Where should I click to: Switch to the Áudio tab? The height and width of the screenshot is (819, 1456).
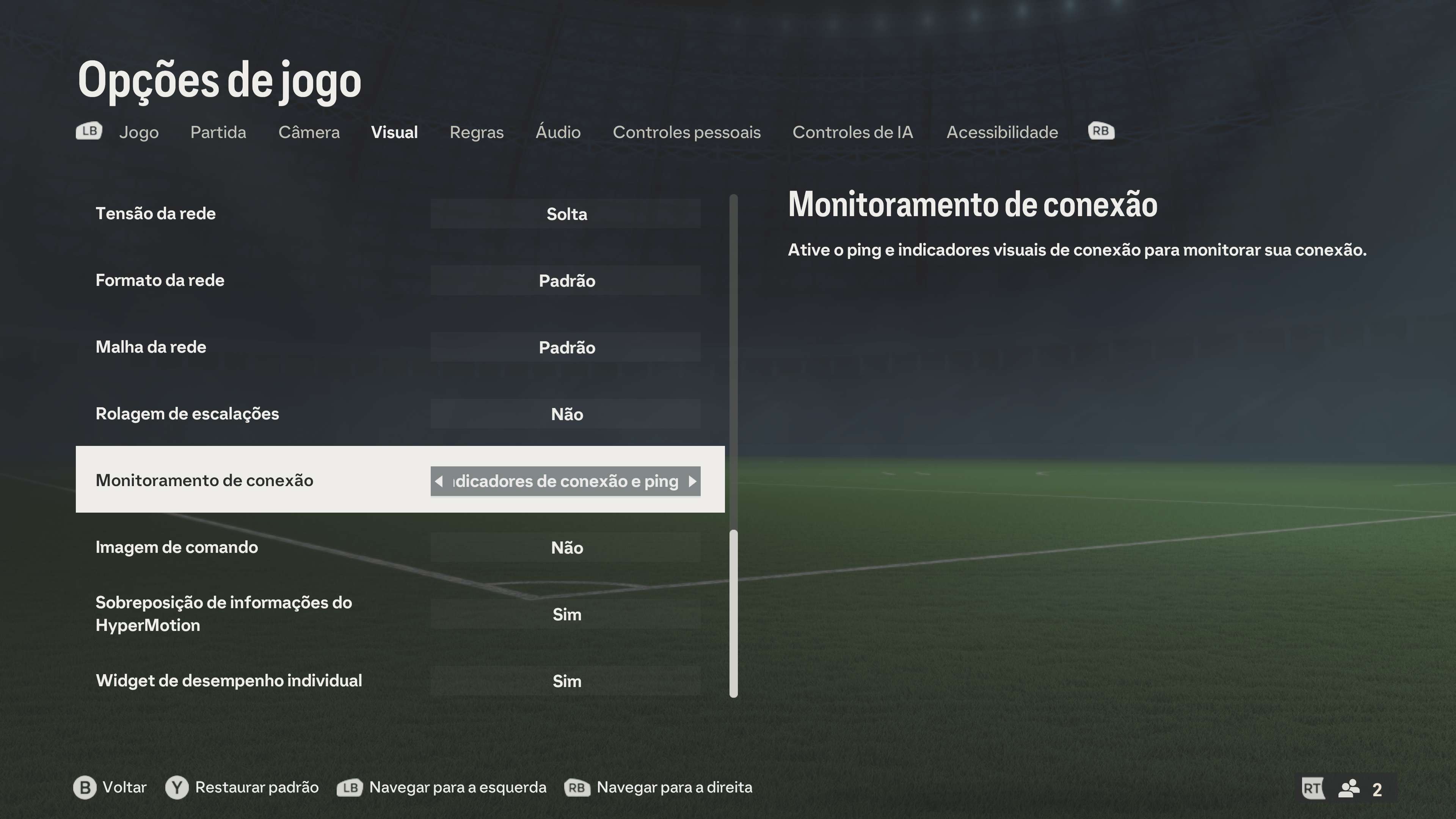[x=559, y=132]
